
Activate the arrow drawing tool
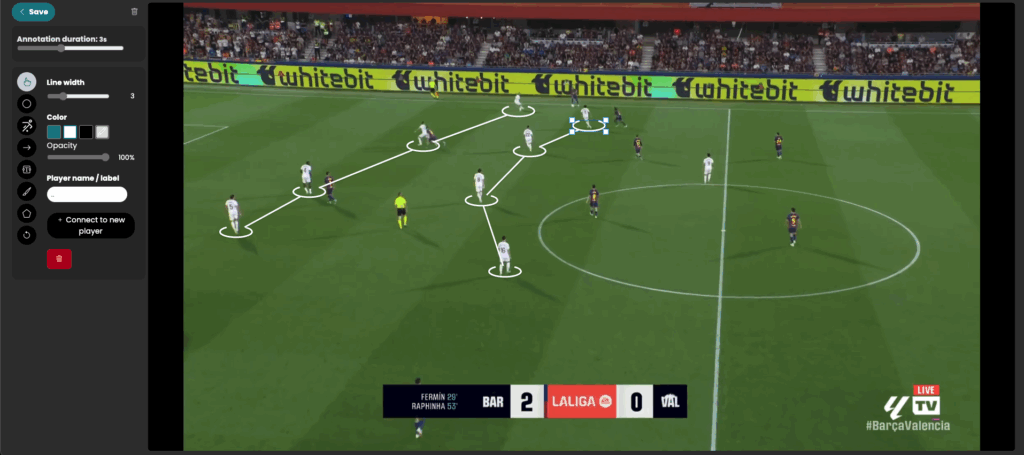[x=27, y=147]
